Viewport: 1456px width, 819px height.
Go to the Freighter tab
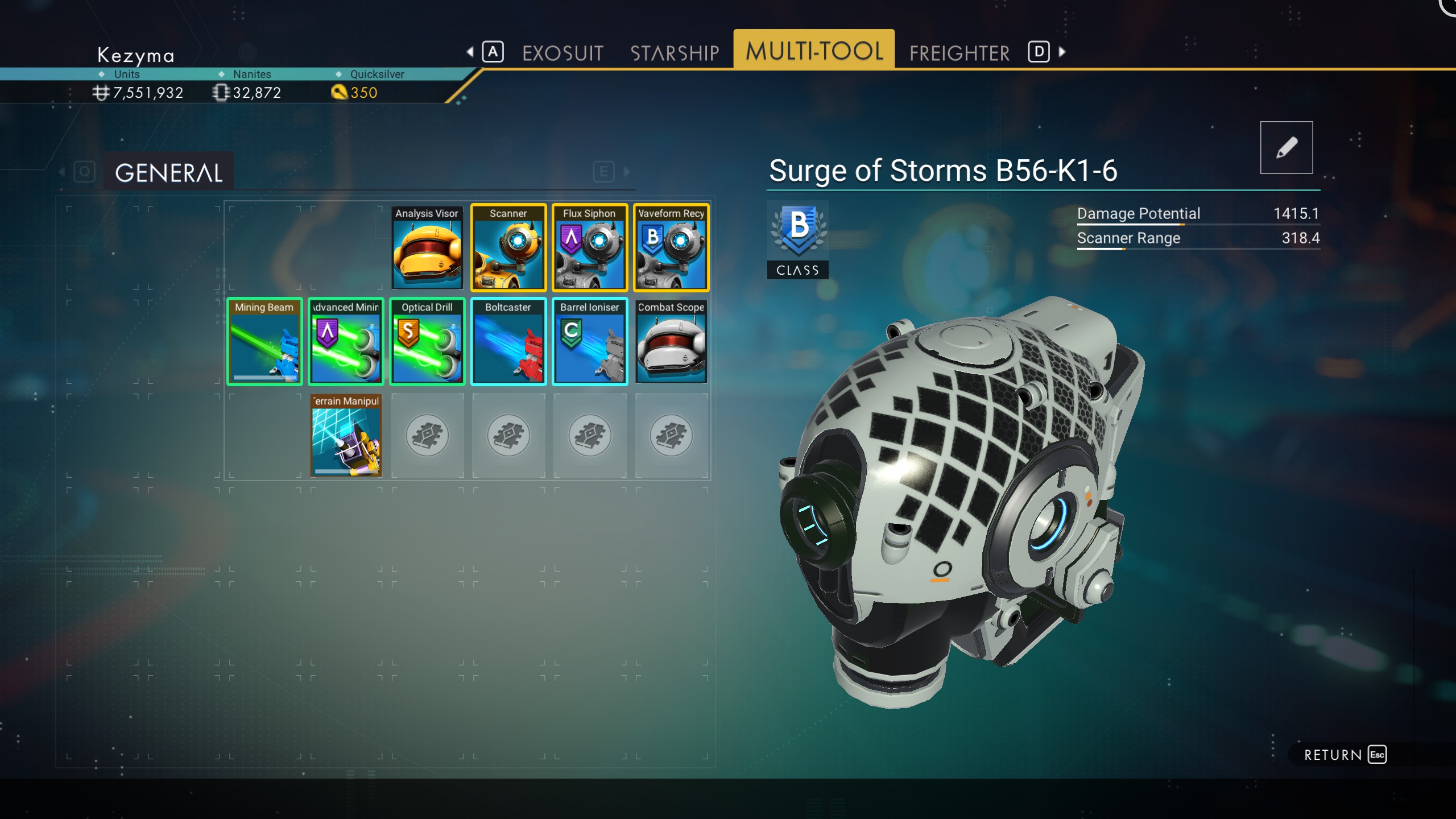[959, 53]
